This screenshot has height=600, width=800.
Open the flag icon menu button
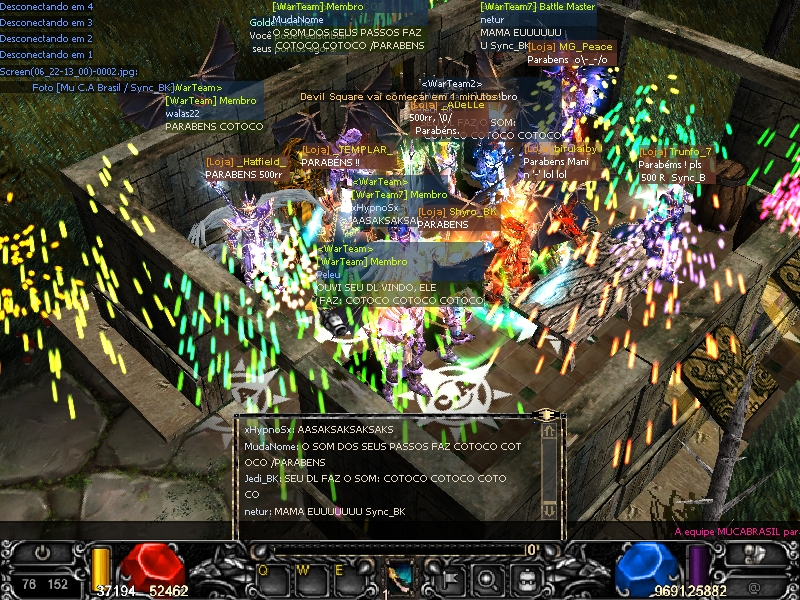[x=447, y=576]
